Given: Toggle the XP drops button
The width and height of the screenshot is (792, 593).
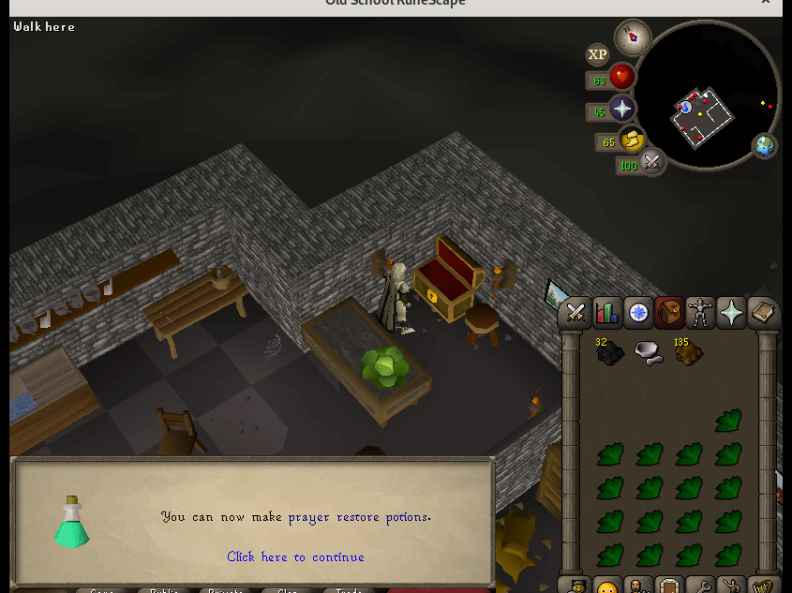Looking at the screenshot, I should (597, 55).
